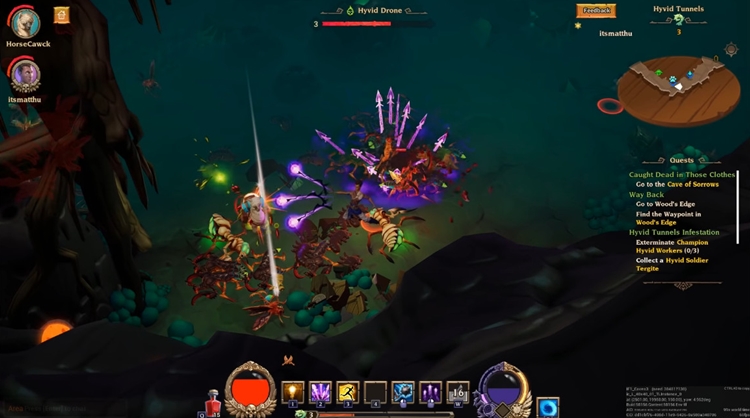Activate the yellow running figure skill
This screenshot has height=418, width=750.
point(348,391)
